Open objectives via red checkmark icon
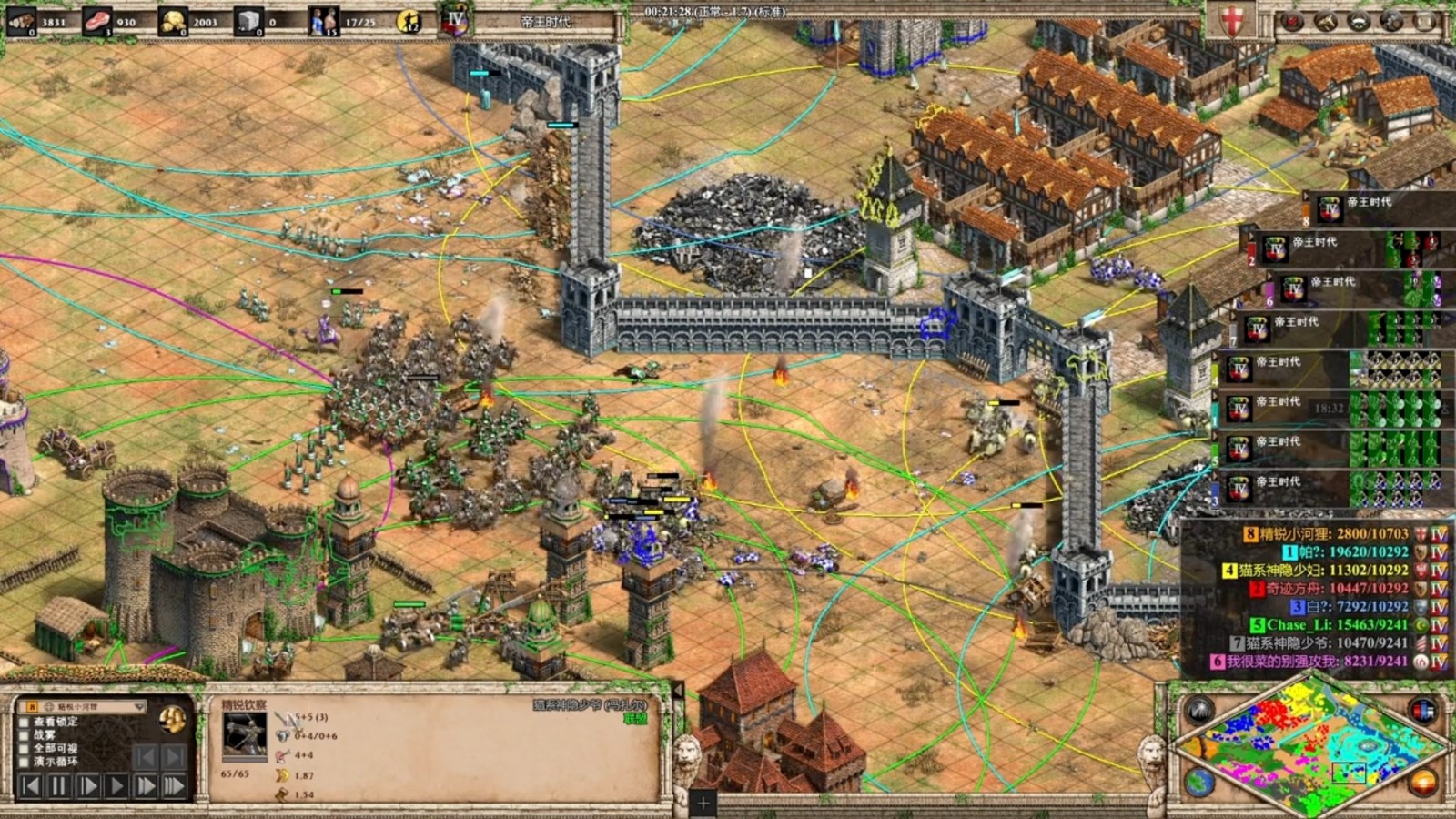 click(1292, 22)
